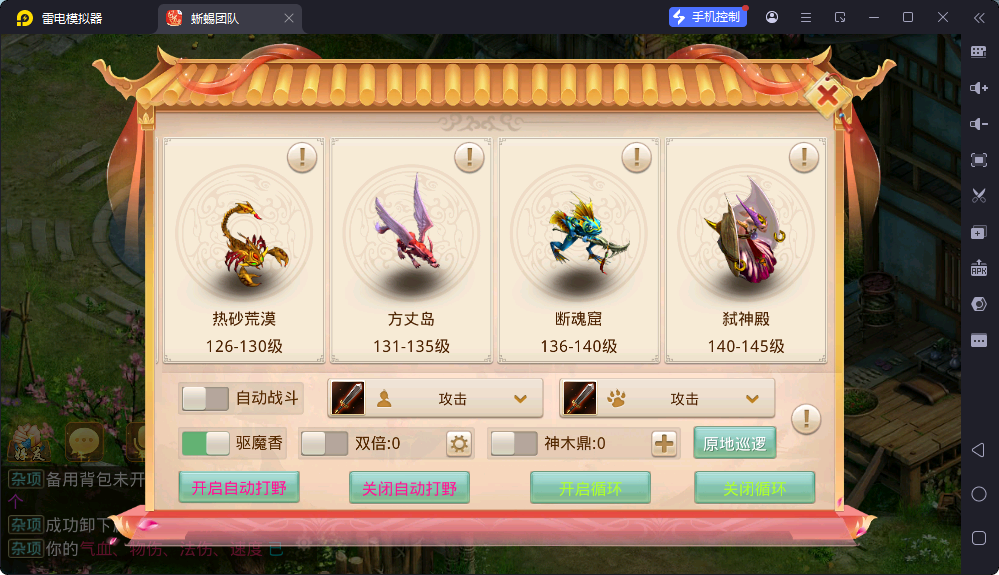Open the 双倍 gear settings
Screen dimensions: 999x575
click(458, 443)
